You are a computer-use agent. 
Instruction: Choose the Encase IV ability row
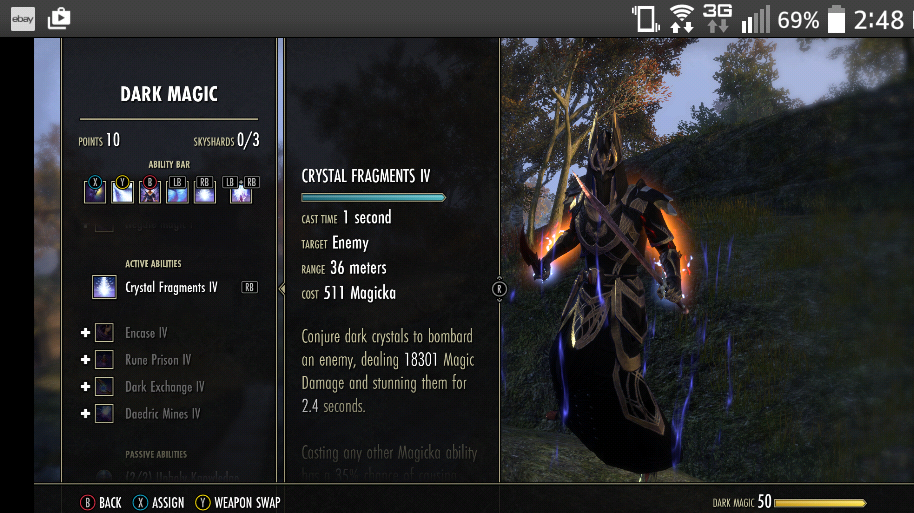tap(146, 333)
